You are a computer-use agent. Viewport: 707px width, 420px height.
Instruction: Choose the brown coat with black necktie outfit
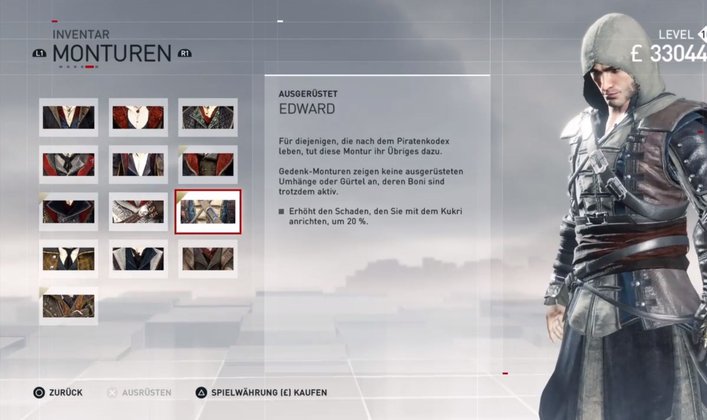(x=68, y=259)
